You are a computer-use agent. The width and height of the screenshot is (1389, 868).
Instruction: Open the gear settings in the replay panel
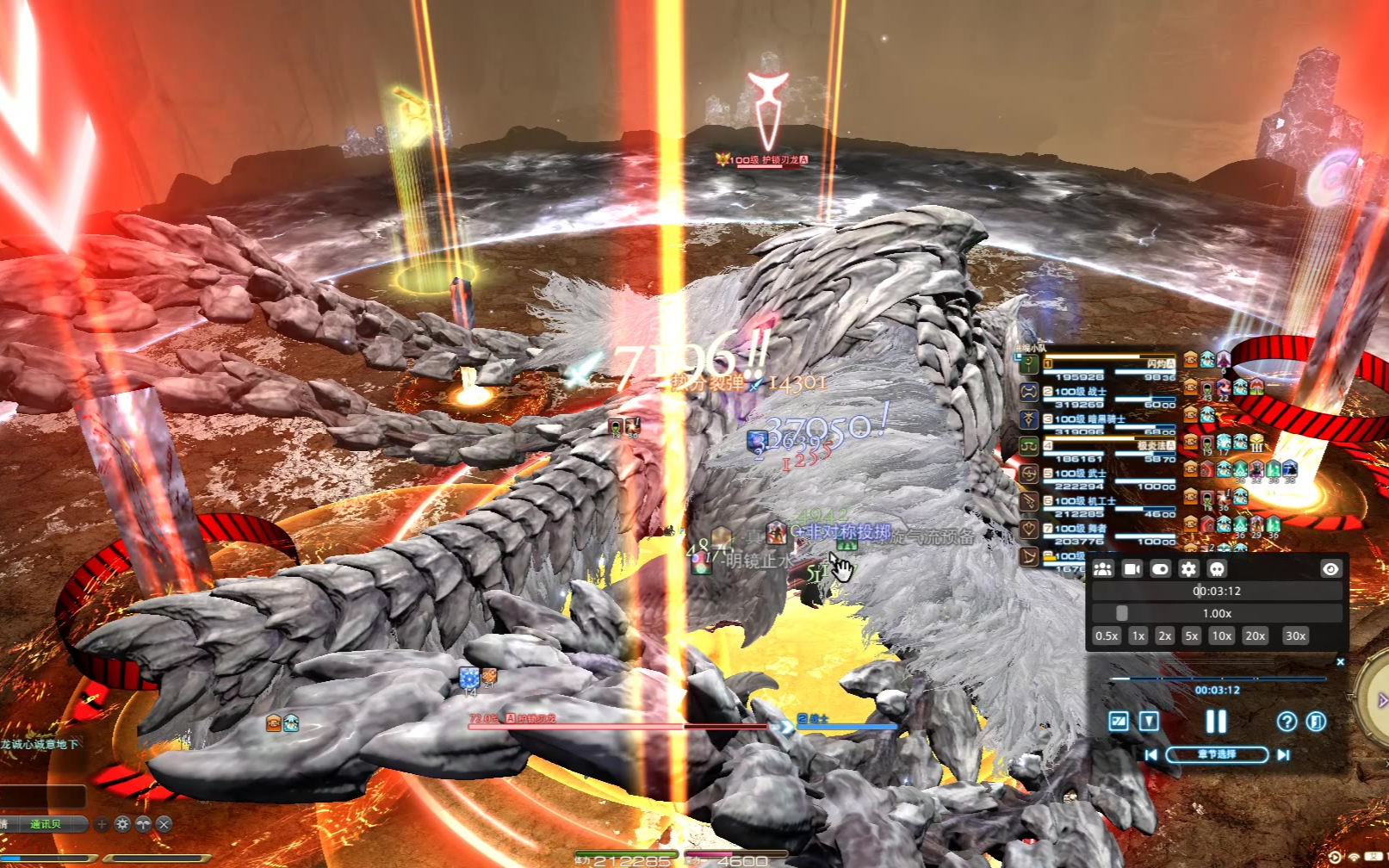click(1188, 569)
